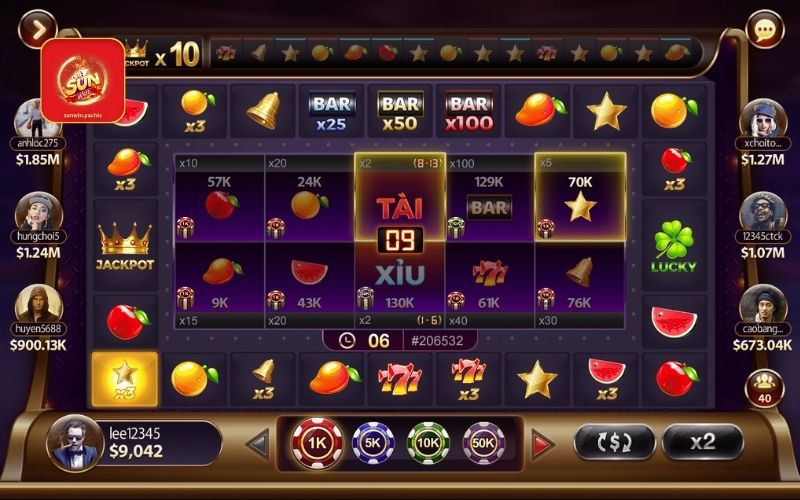Activate the rebet dollar button

coord(614,442)
